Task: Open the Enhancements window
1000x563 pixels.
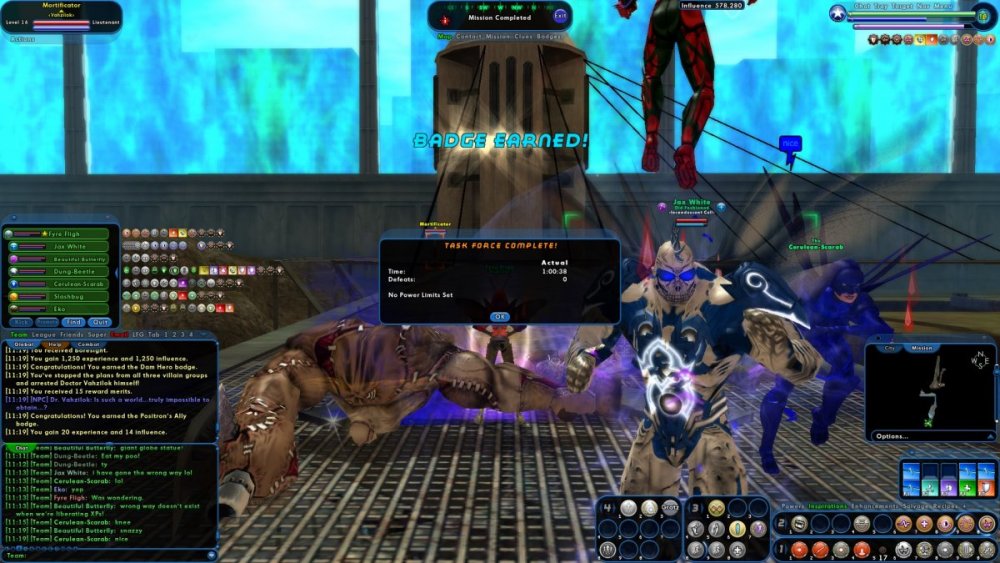Action: (x=877, y=506)
